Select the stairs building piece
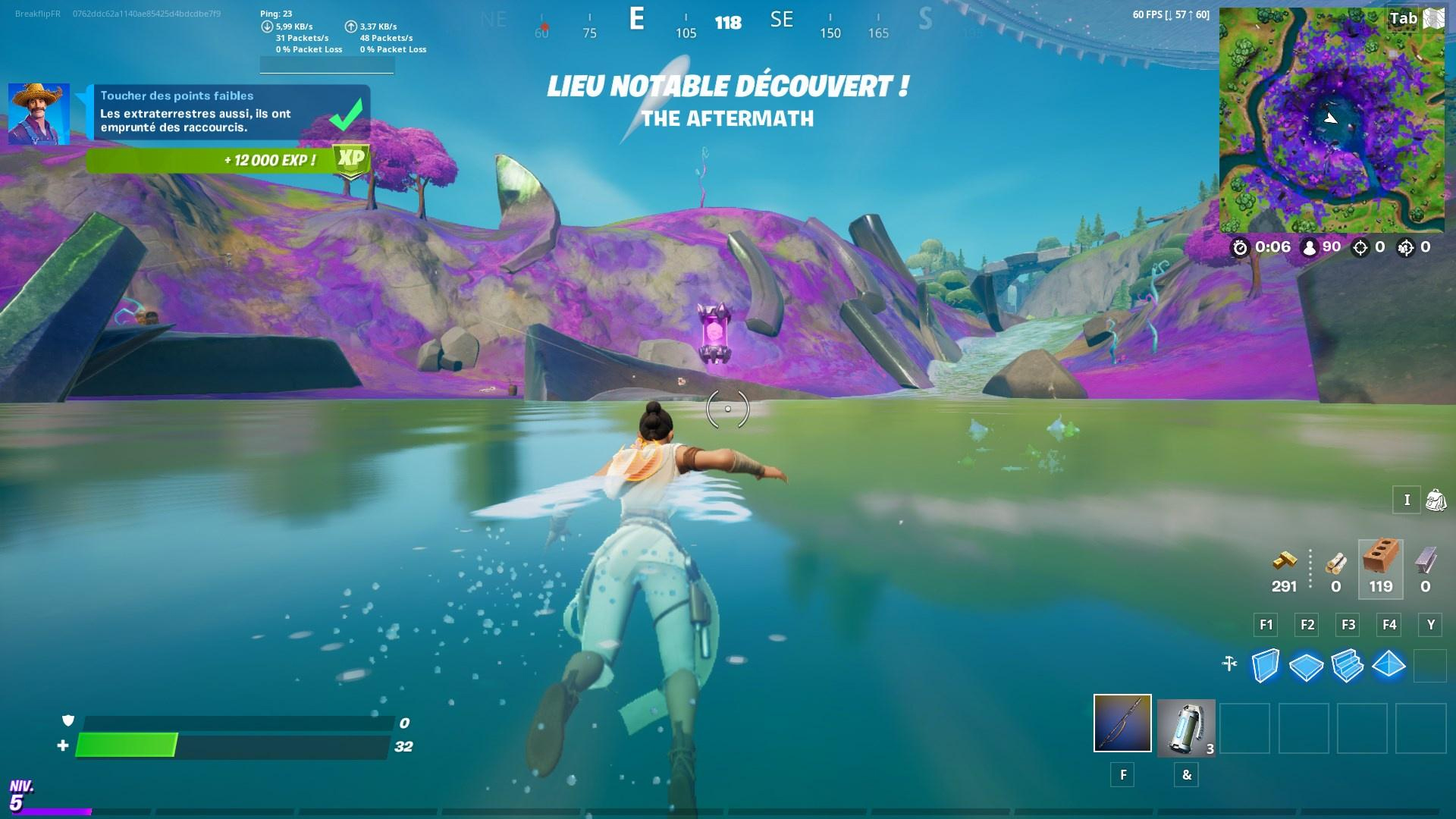This screenshot has width=1456, height=819. pyautogui.click(x=1348, y=666)
